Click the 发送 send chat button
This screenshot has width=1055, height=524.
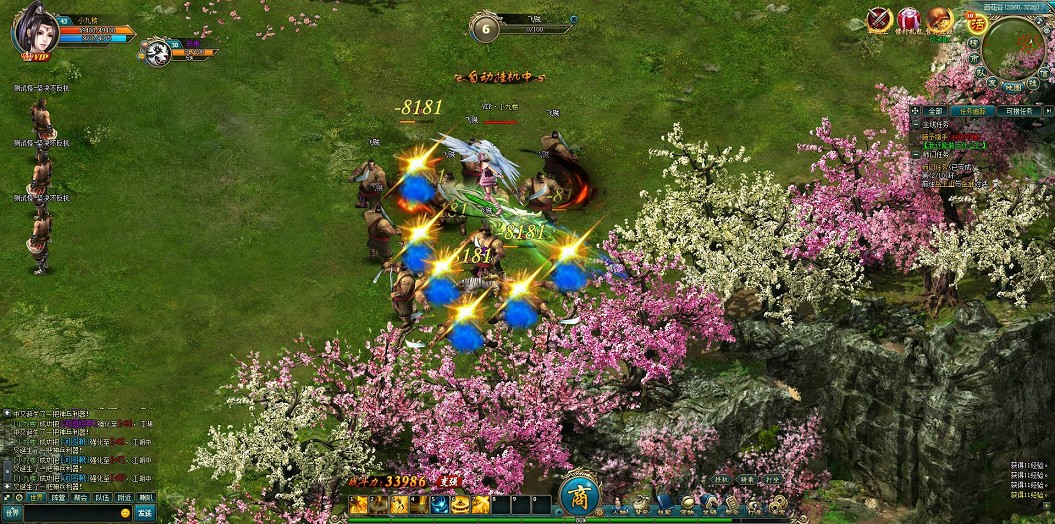(x=145, y=513)
